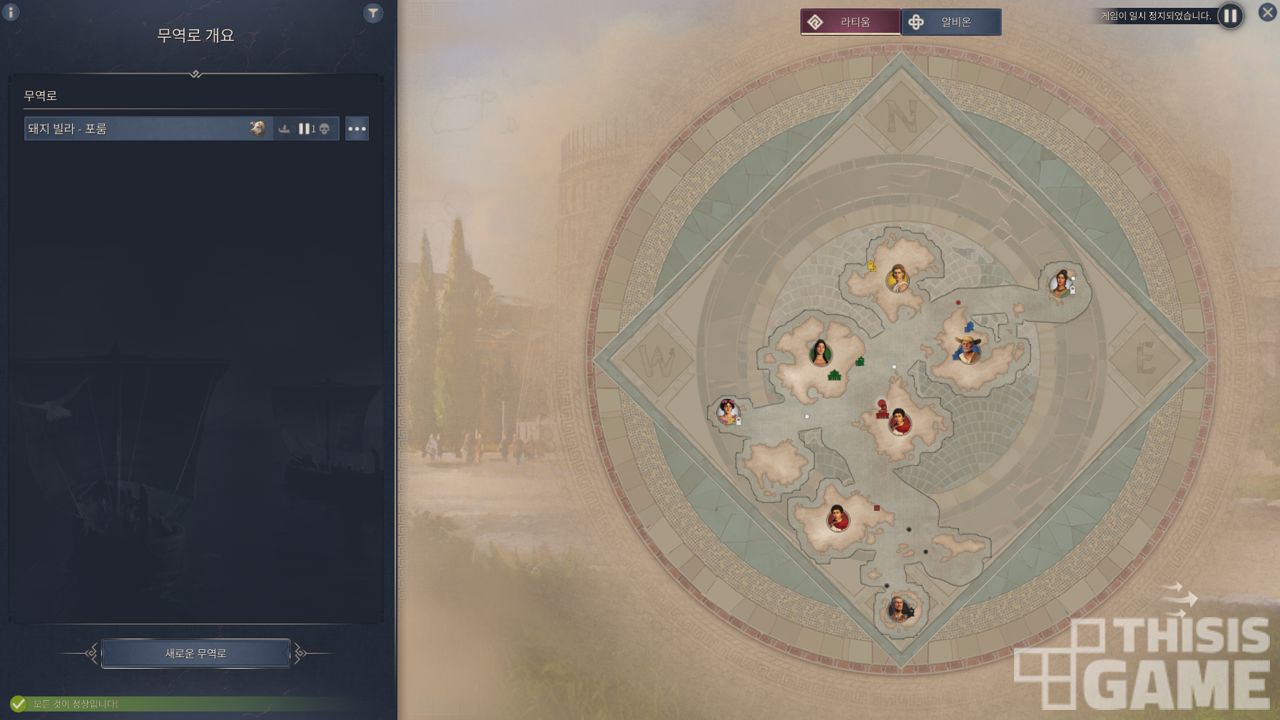The height and width of the screenshot is (720, 1280).
Task: Open the trade route filter funnel icon
Action: [373, 13]
